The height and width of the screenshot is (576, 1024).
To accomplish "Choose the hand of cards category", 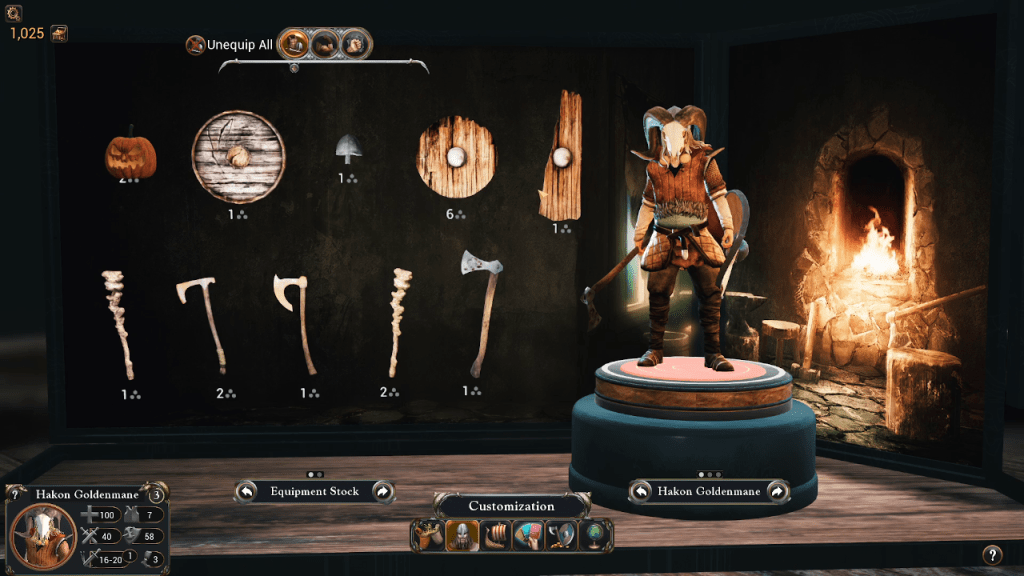I will (x=528, y=536).
